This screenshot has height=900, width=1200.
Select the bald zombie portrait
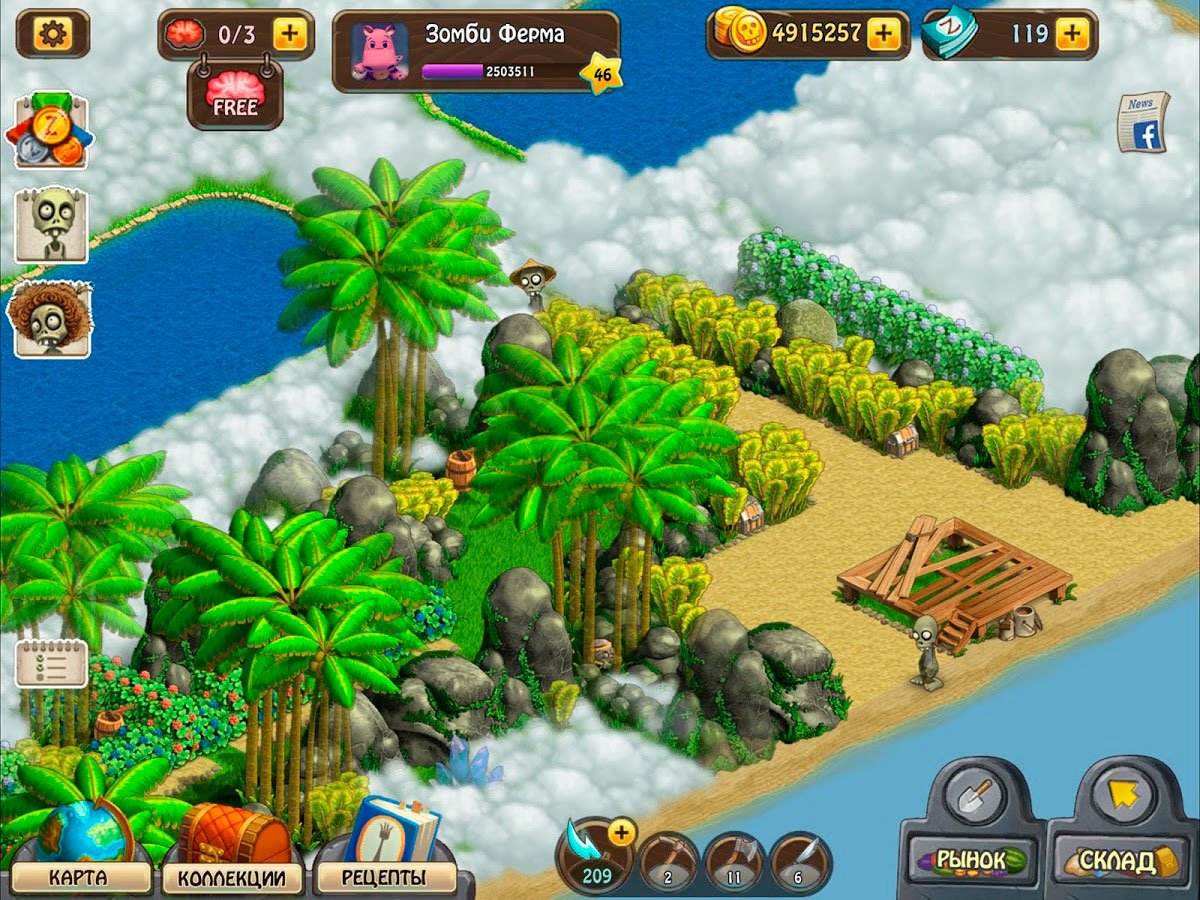51,224
